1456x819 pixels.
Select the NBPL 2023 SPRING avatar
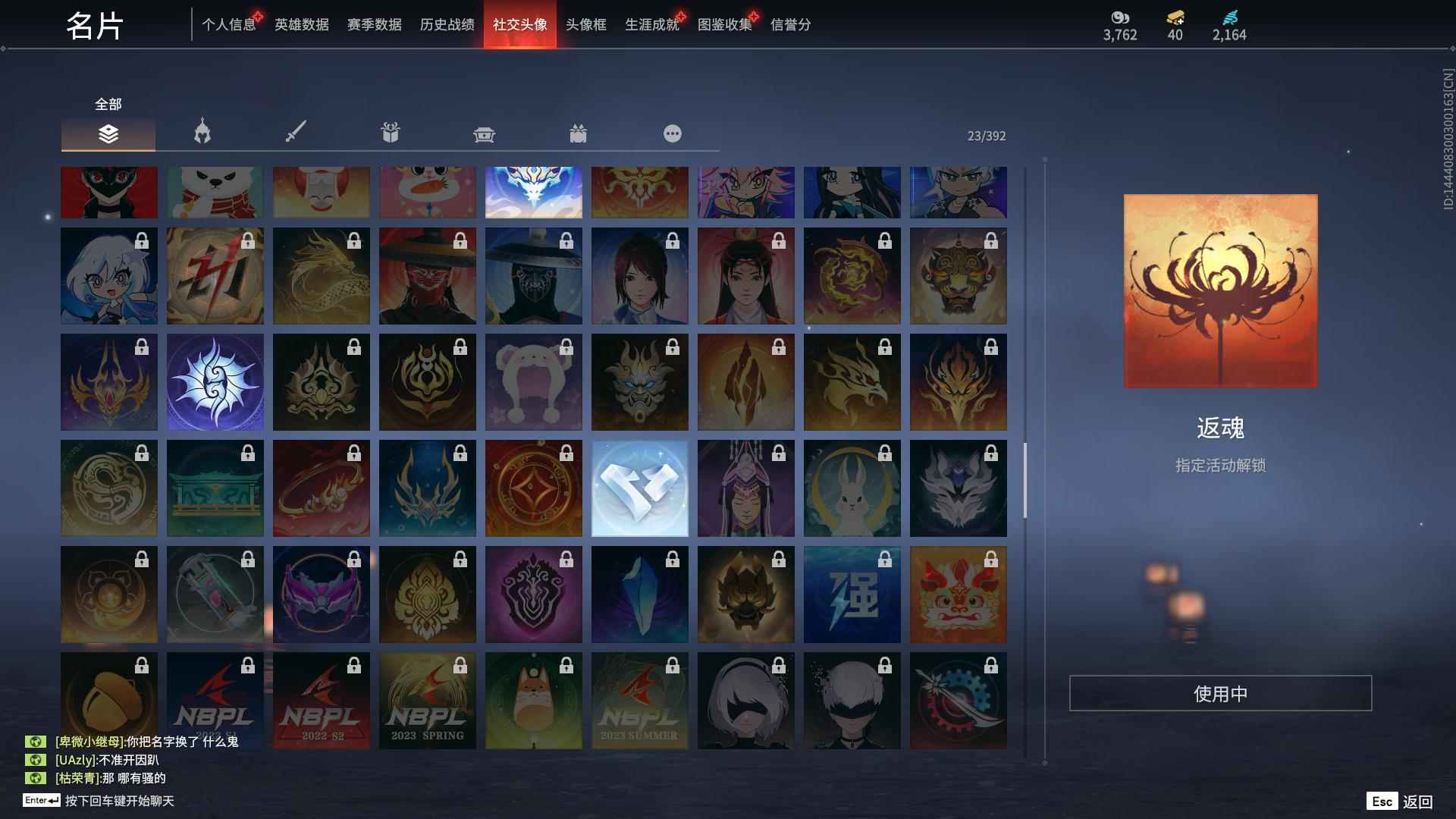427,700
